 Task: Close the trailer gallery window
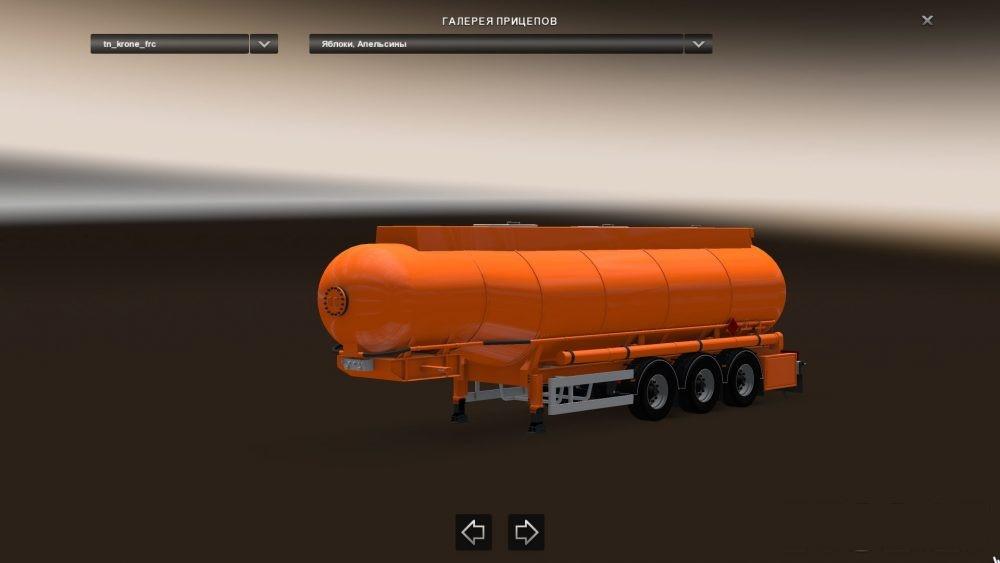click(x=928, y=20)
